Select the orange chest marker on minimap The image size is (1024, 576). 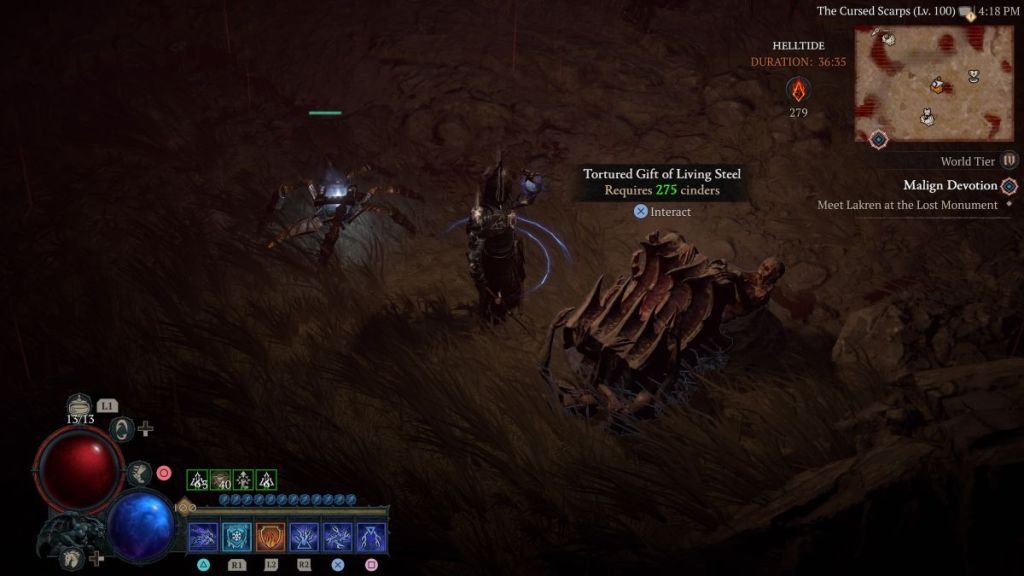937,86
